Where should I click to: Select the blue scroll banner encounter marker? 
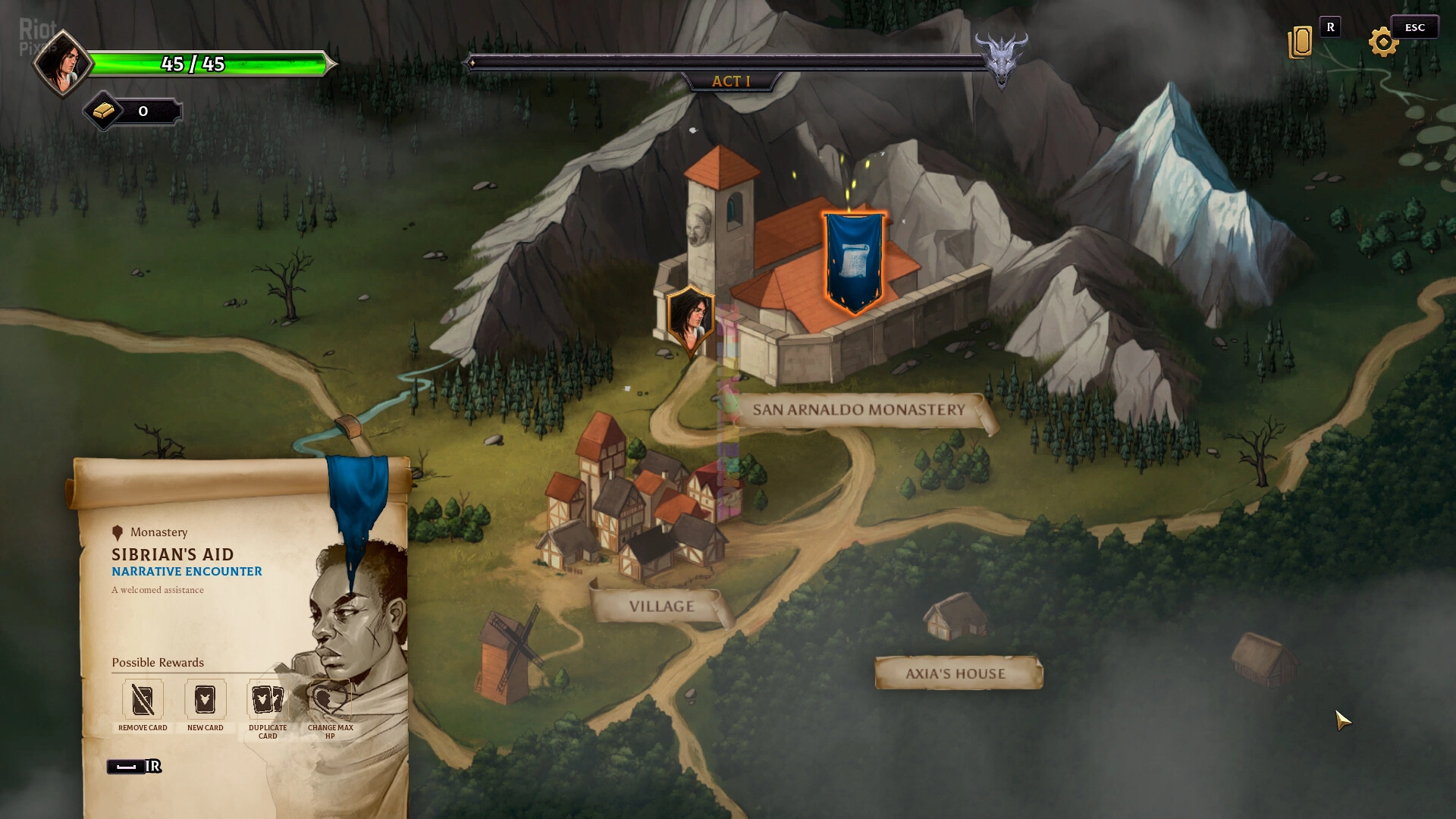(x=855, y=262)
